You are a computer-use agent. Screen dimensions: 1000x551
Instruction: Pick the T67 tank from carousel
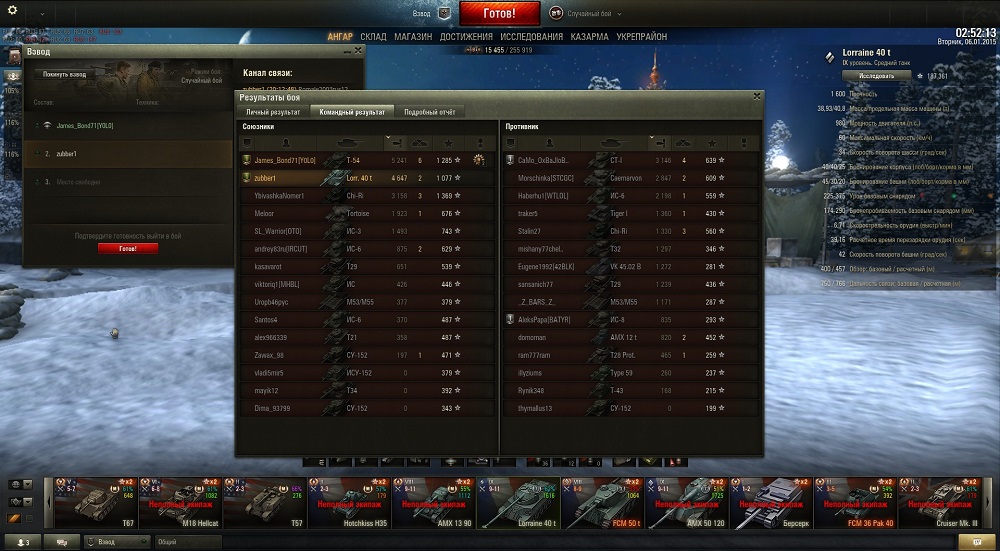coord(95,503)
